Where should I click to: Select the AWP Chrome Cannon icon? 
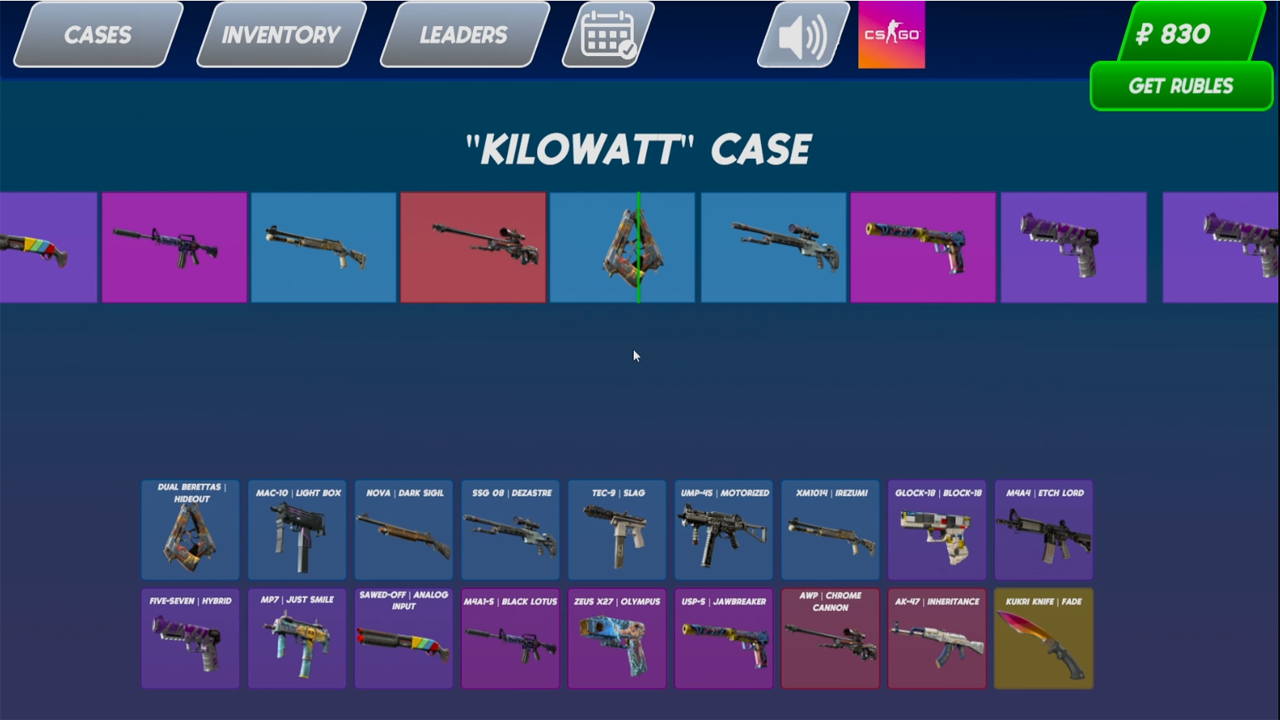point(830,640)
